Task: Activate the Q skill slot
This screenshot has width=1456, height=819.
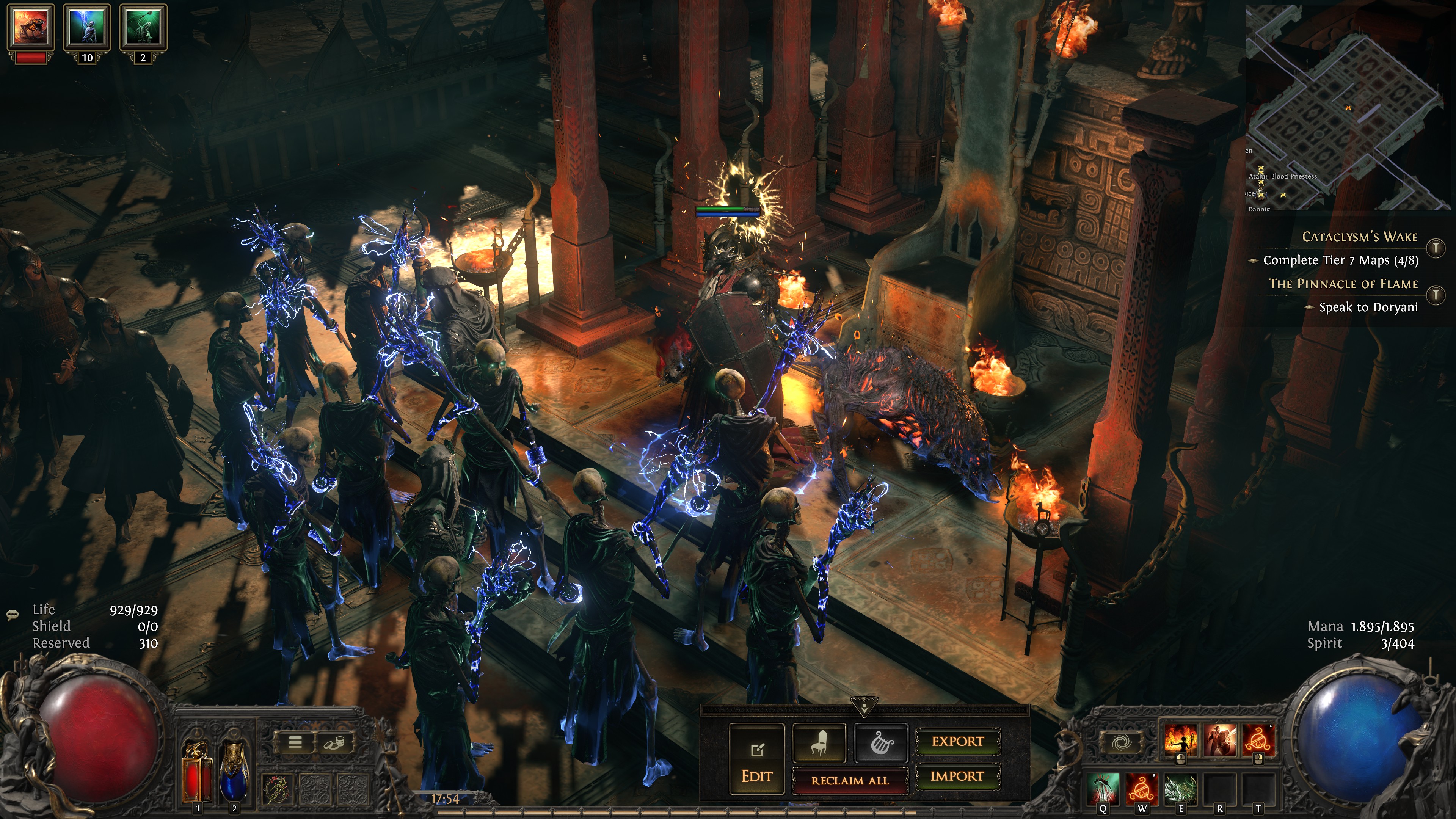Action: tap(1103, 789)
